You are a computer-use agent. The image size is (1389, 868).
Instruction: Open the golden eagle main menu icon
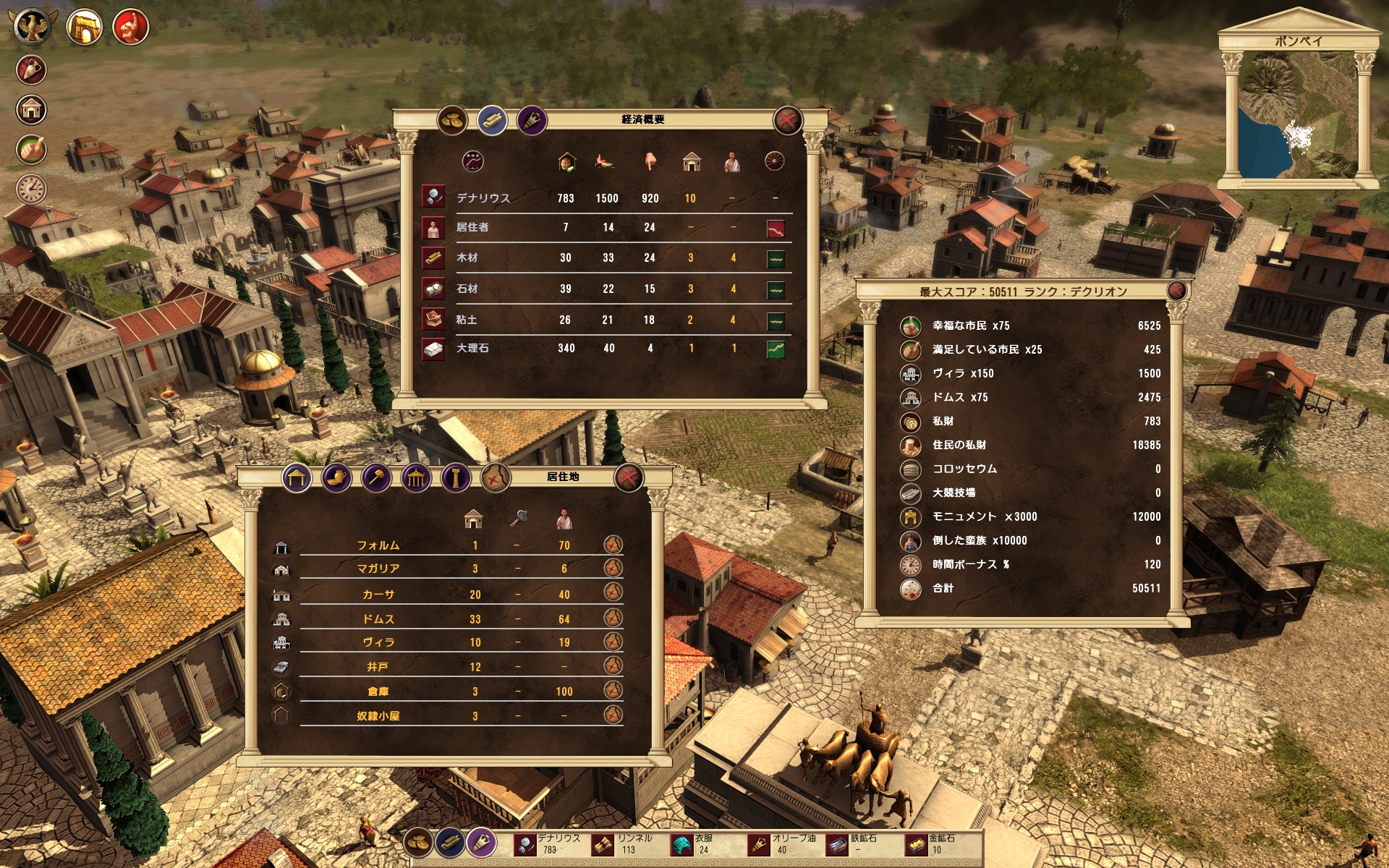tap(33, 27)
